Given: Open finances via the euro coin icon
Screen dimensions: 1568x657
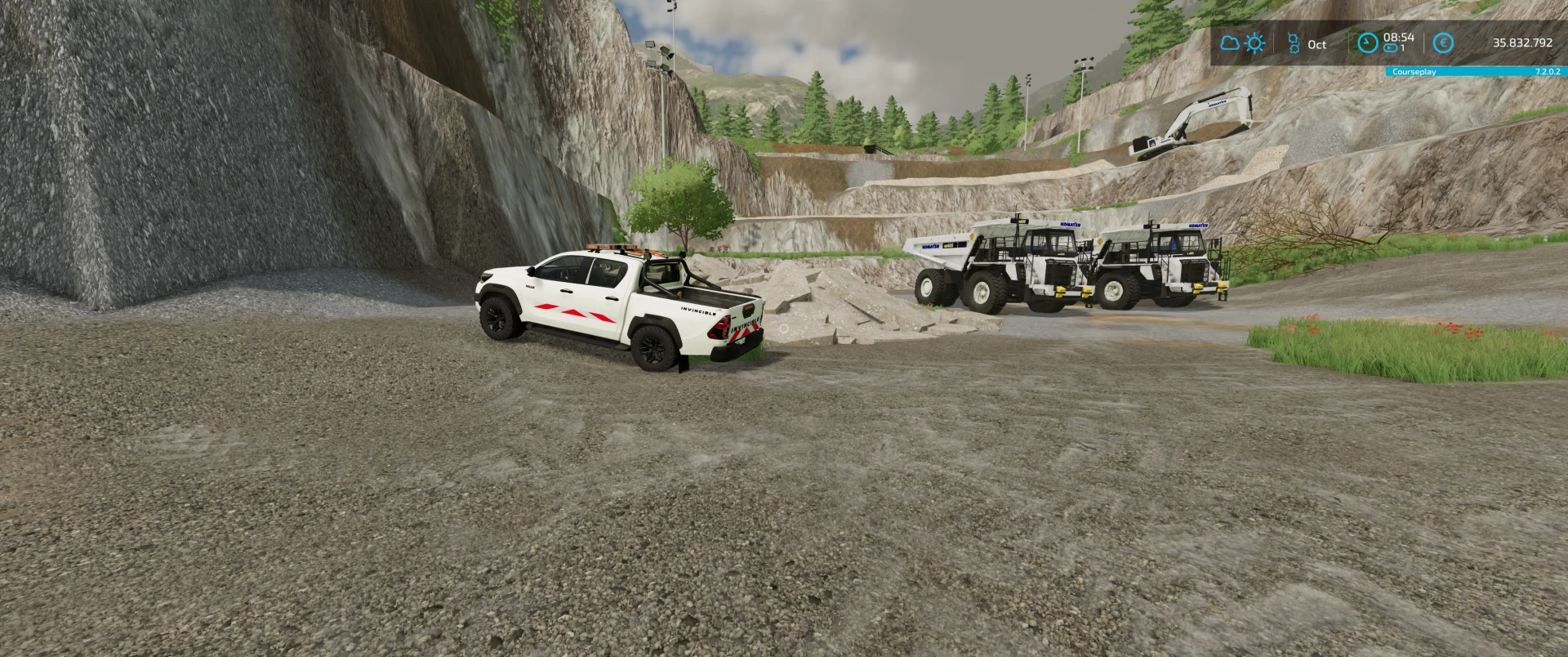Looking at the screenshot, I should [1443, 43].
